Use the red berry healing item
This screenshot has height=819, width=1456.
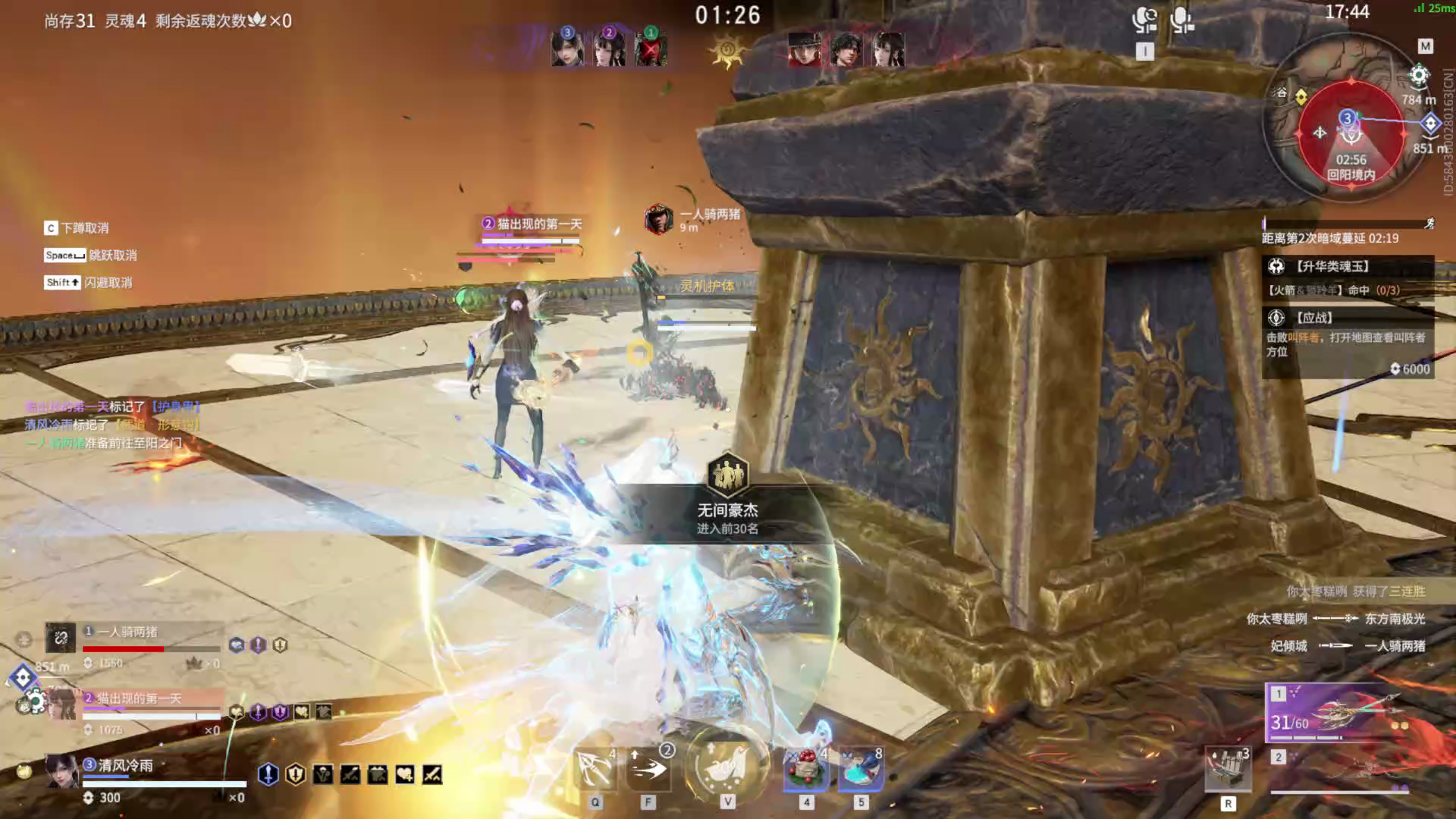point(806,770)
